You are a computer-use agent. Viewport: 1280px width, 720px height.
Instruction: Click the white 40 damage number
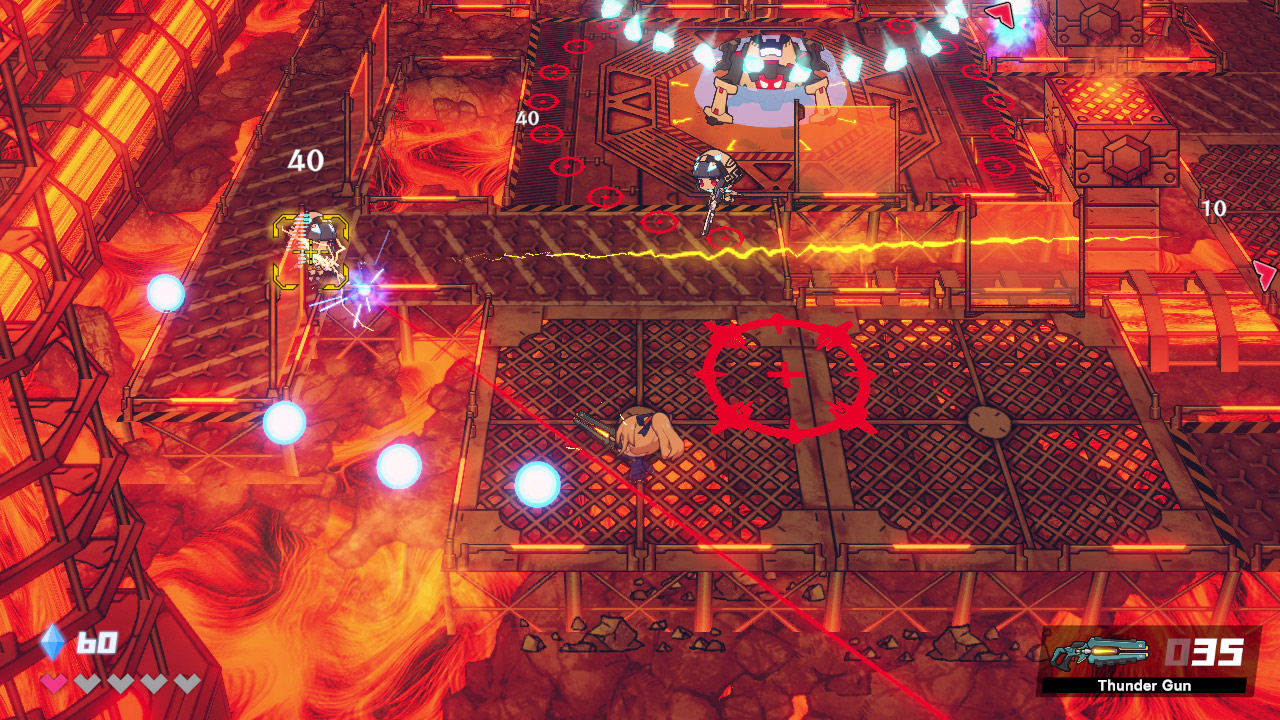[307, 159]
